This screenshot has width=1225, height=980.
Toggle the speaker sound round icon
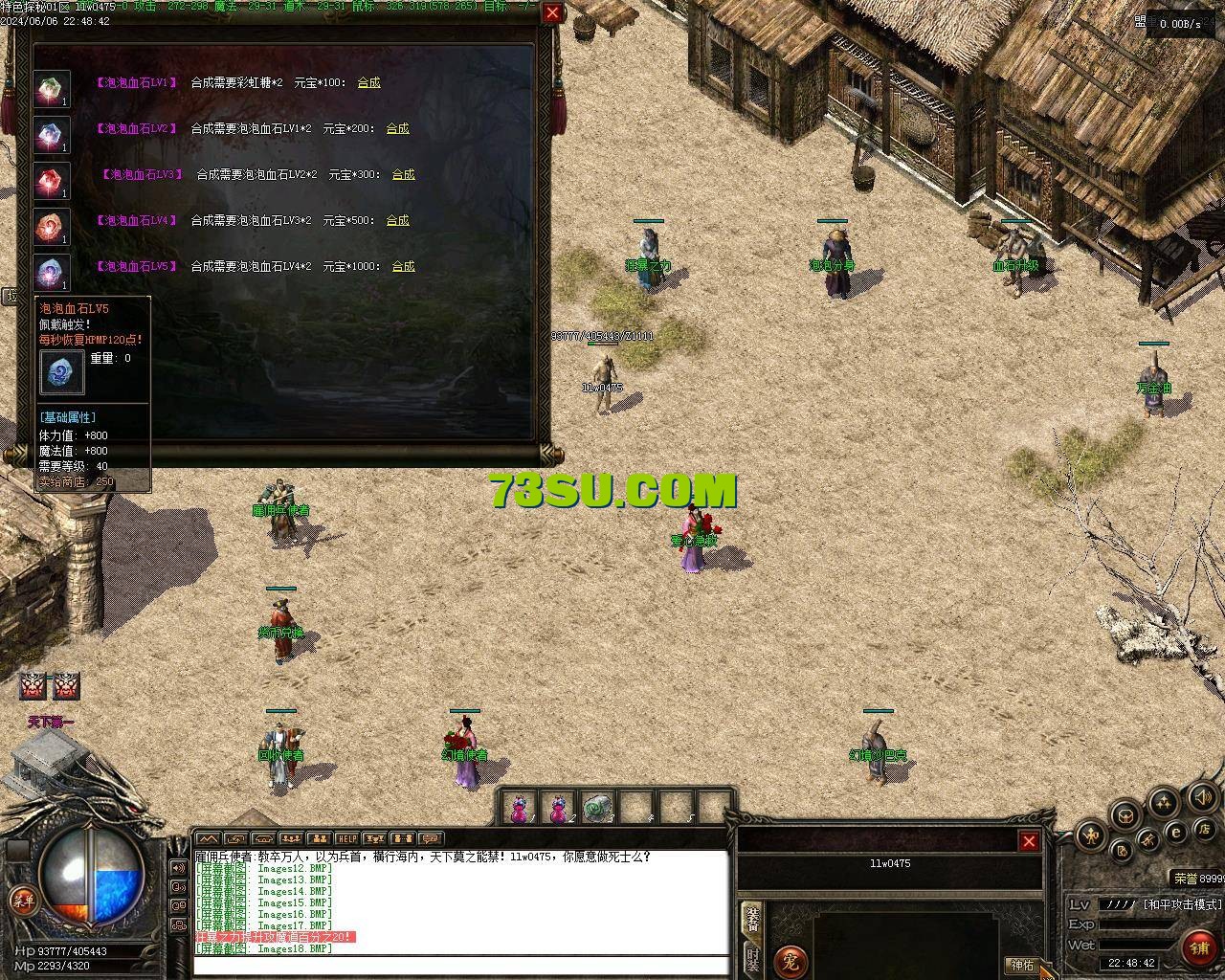pos(1203,796)
